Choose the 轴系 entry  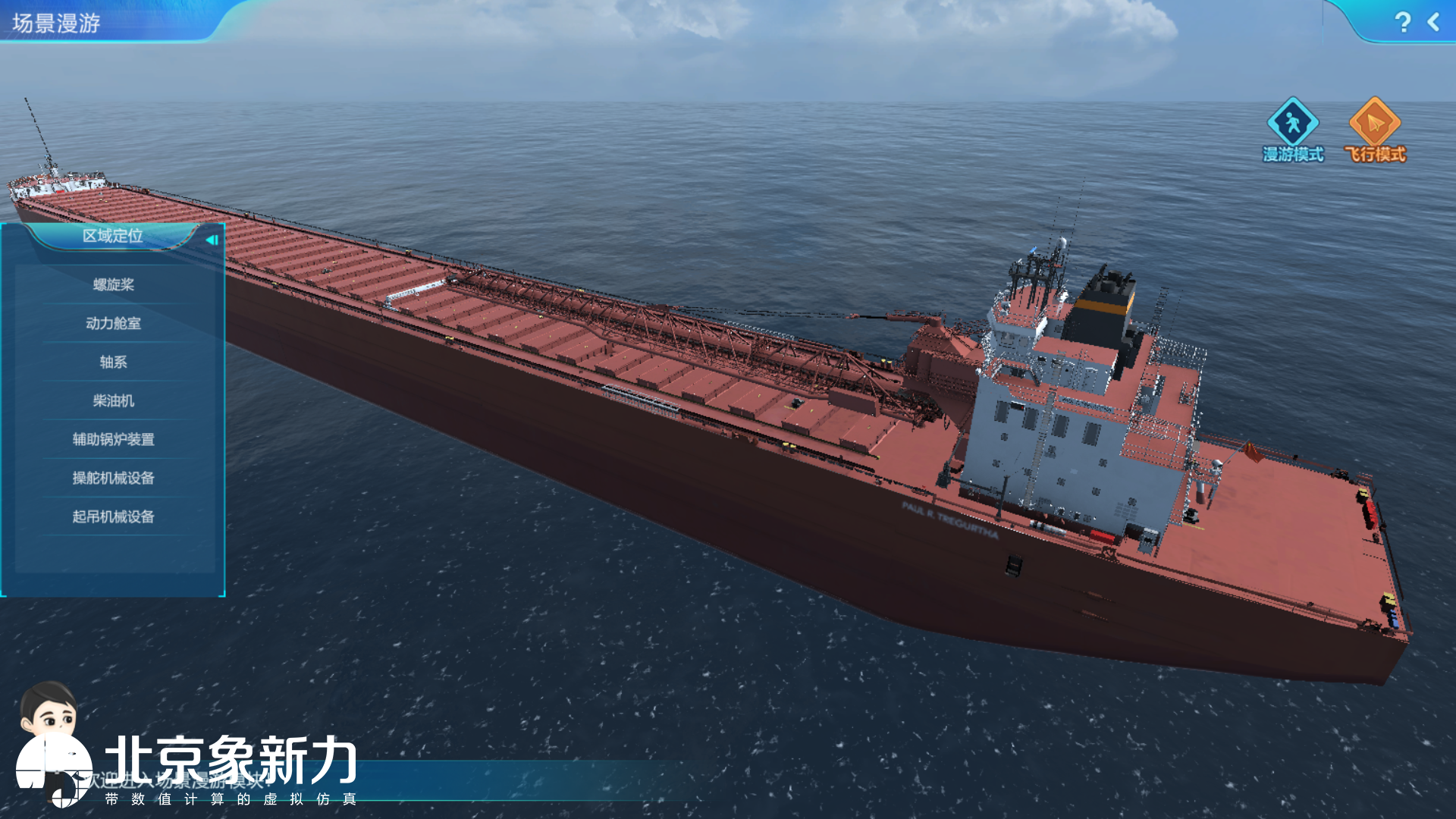pyautogui.click(x=113, y=362)
